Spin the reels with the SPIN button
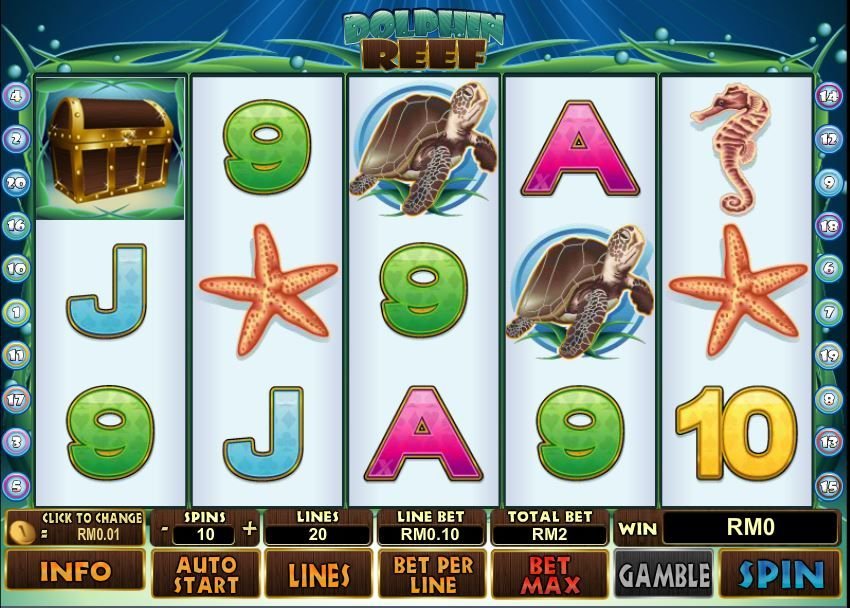Image resolution: width=850 pixels, height=608 pixels. (779, 574)
